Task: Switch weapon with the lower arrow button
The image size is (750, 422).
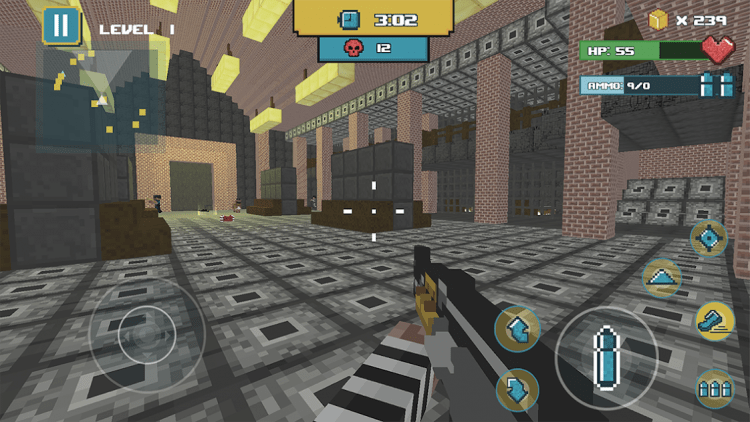Action: click(517, 390)
